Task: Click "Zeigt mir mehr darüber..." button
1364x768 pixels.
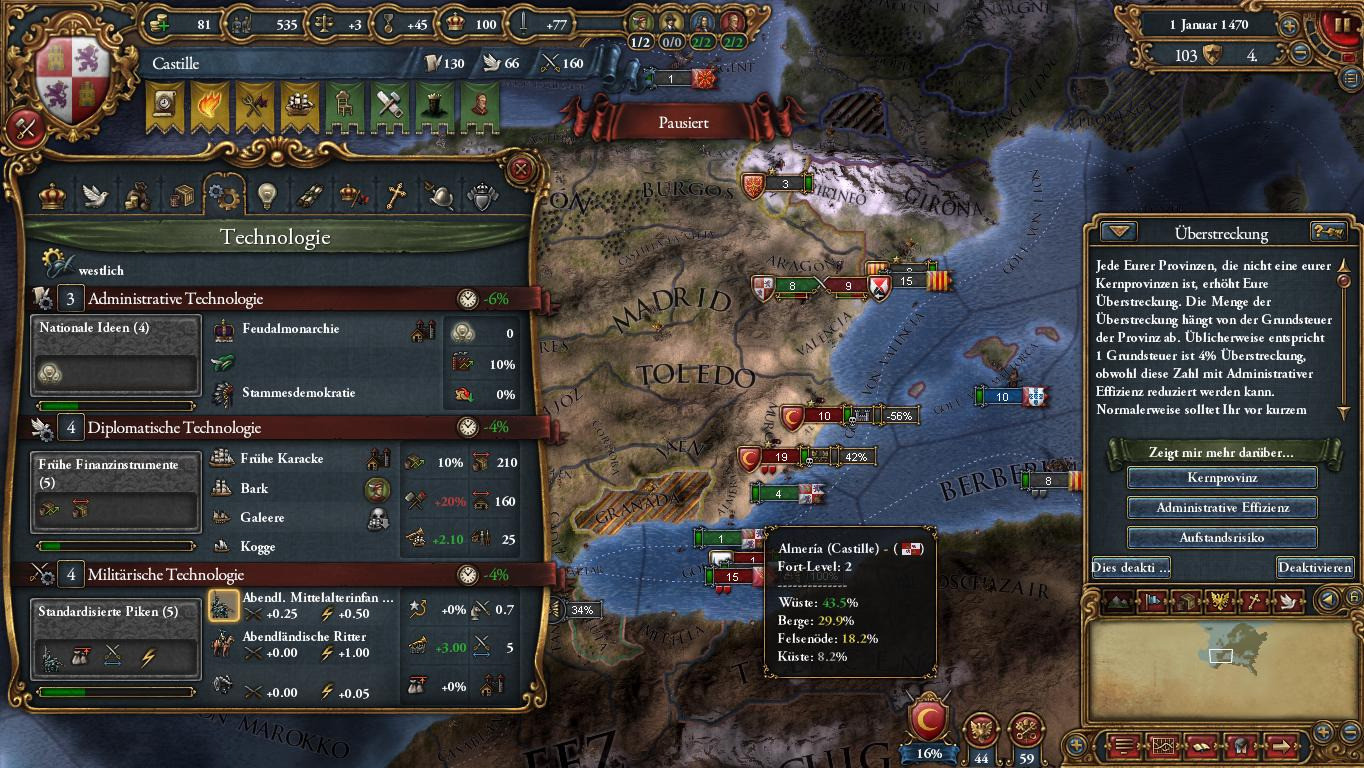Action: pos(1221,452)
